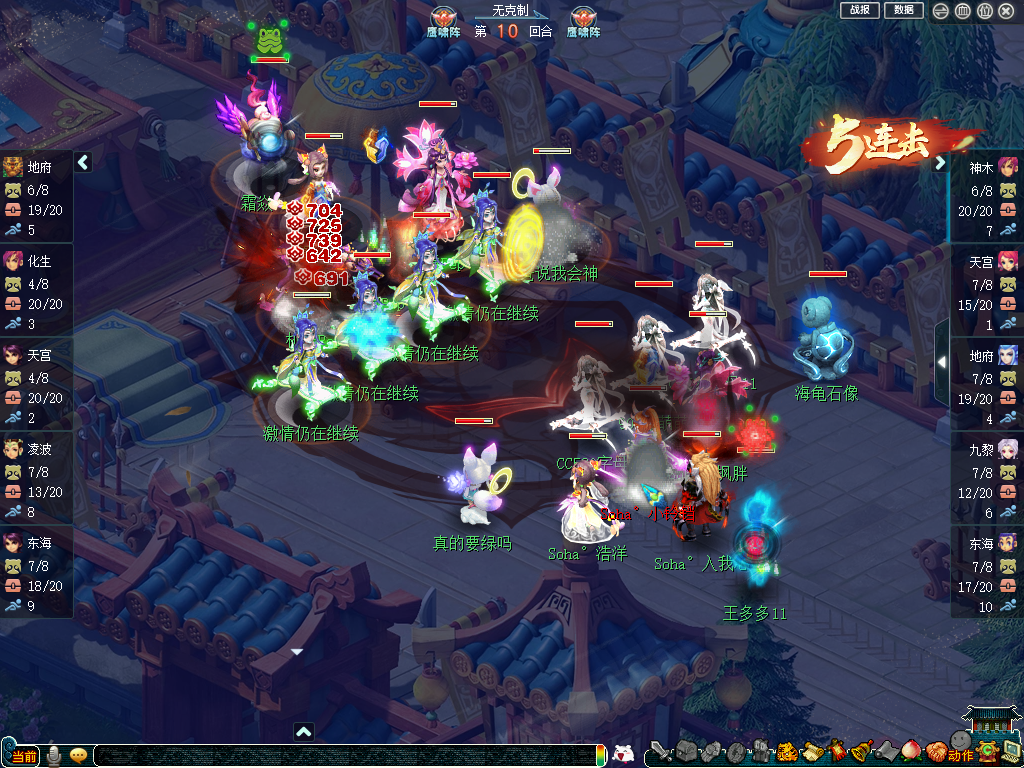Open the peach icon in toolbar
Viewport: 1024px width, 768px height.
click(x=911, y=750)
